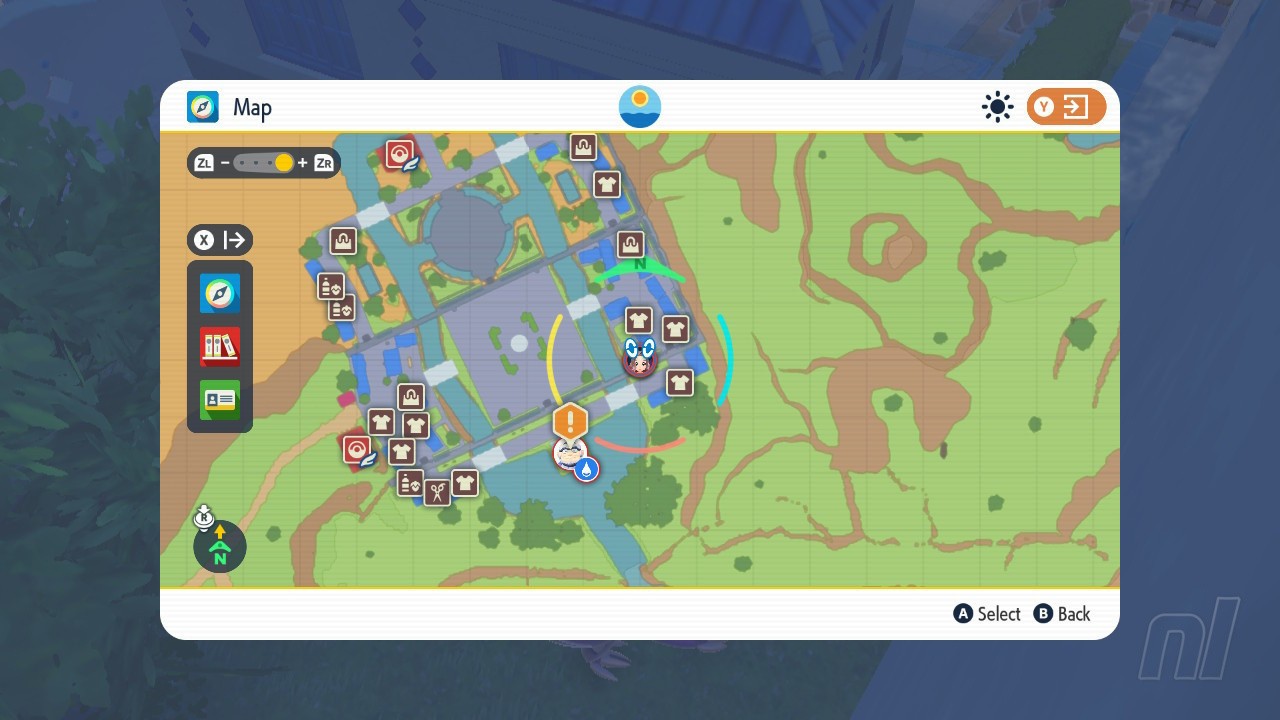This screenshot has height=720, width=1280.
Task: Click the sunny weather icon
Action: (997, 107)
